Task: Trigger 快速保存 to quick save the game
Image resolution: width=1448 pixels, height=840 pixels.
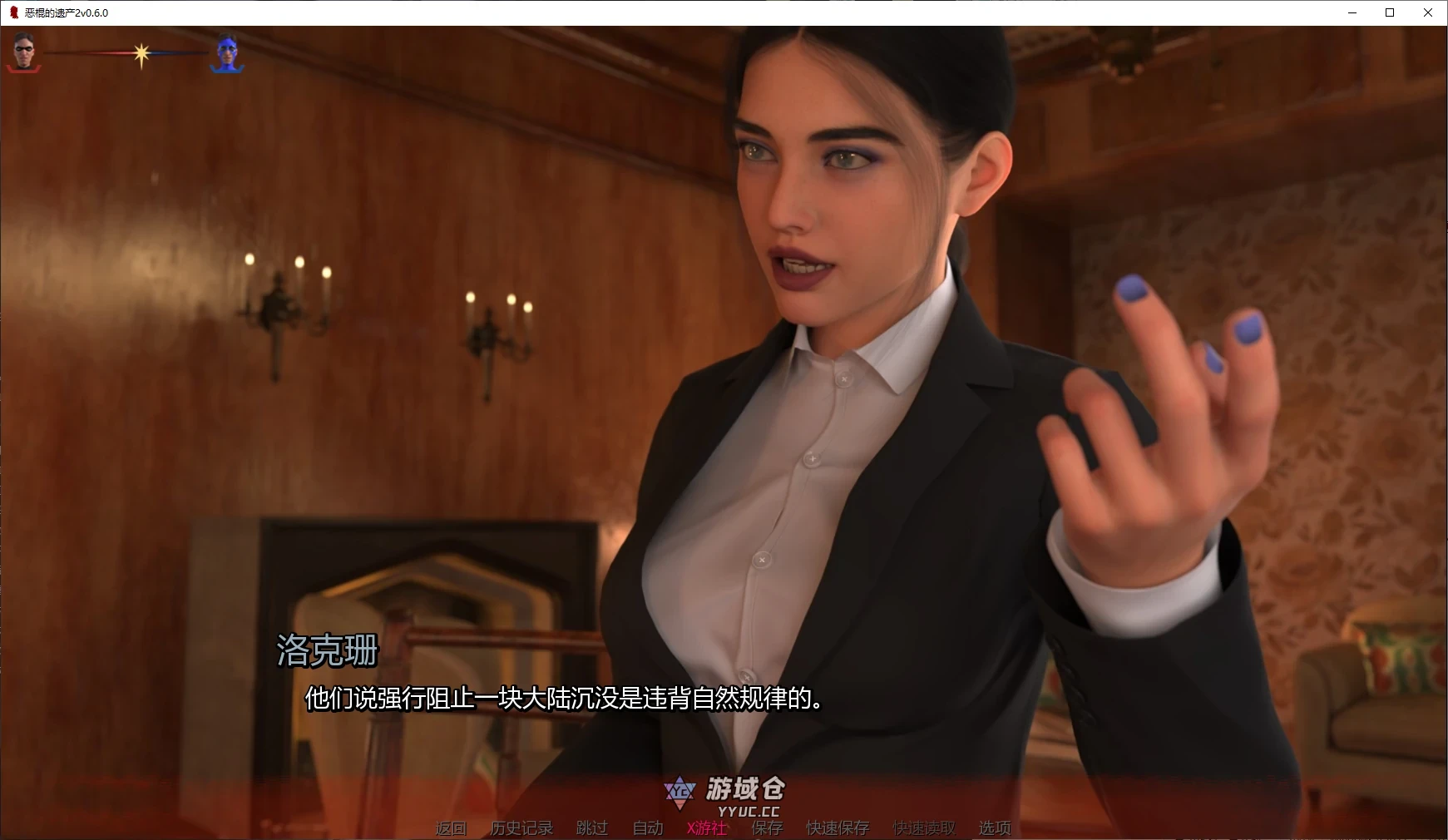Action: point(837,828)
